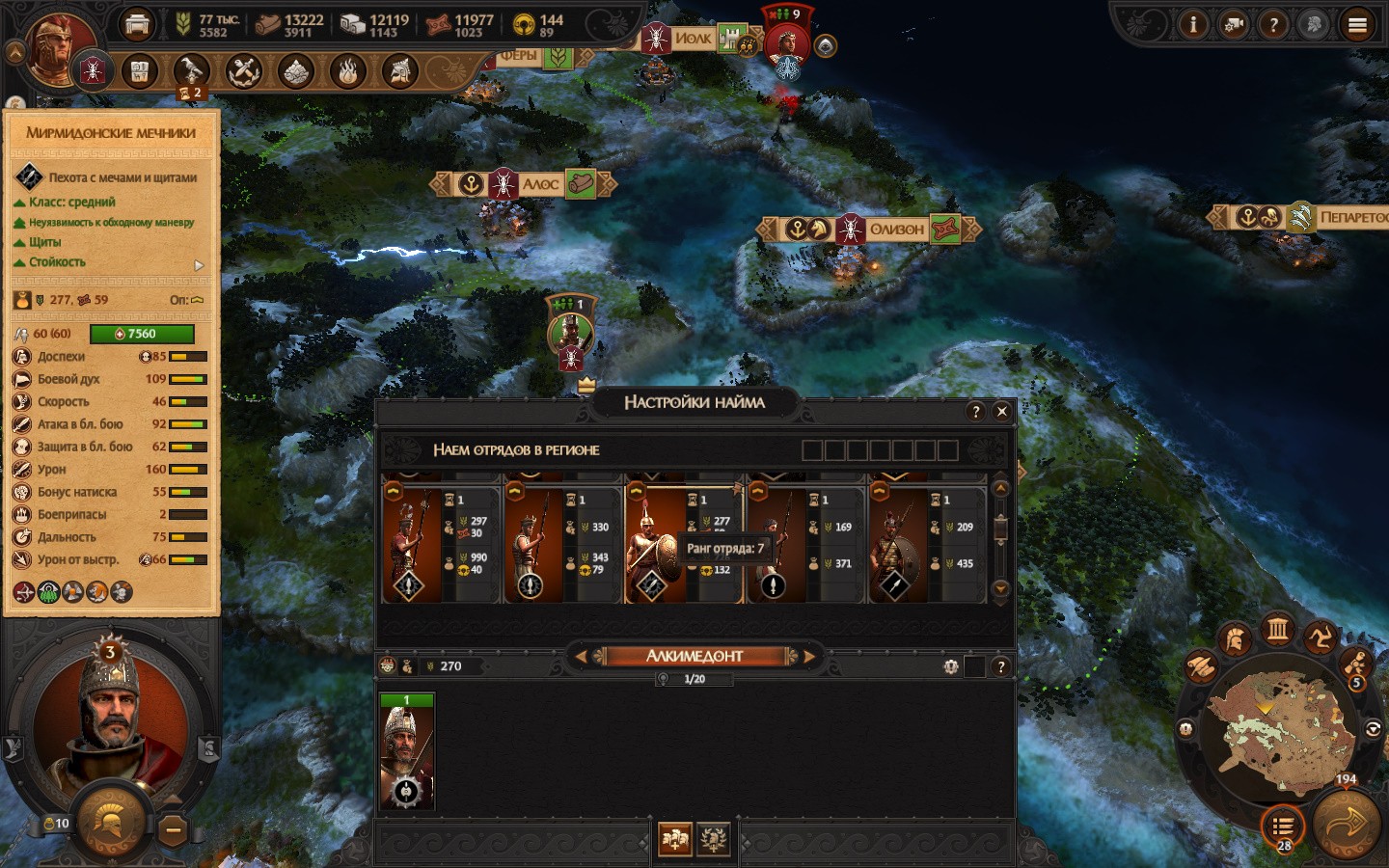1389x868 pixels.
Task: Open the events list button
Action: (x=1283, y=827)
